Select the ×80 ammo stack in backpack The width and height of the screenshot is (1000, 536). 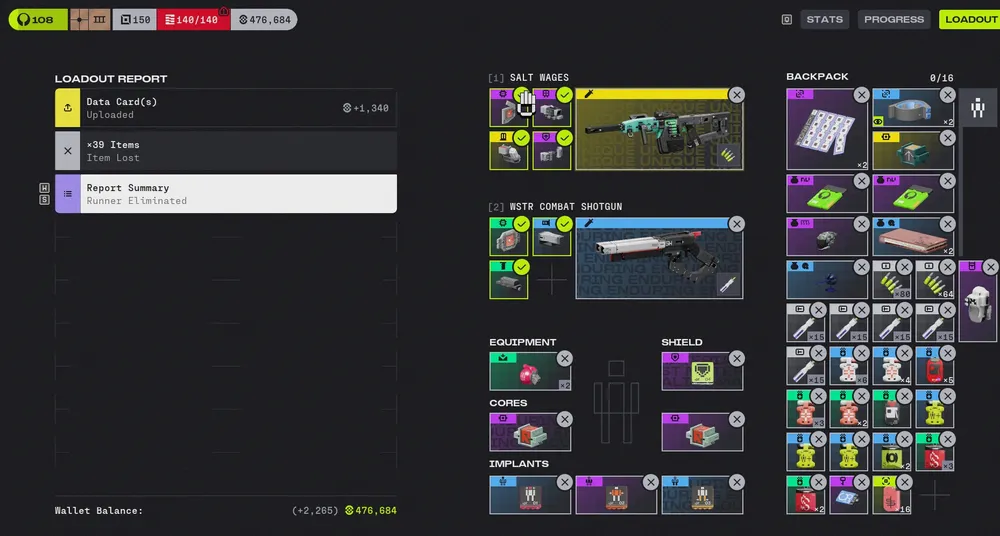[x=891, y=282]
